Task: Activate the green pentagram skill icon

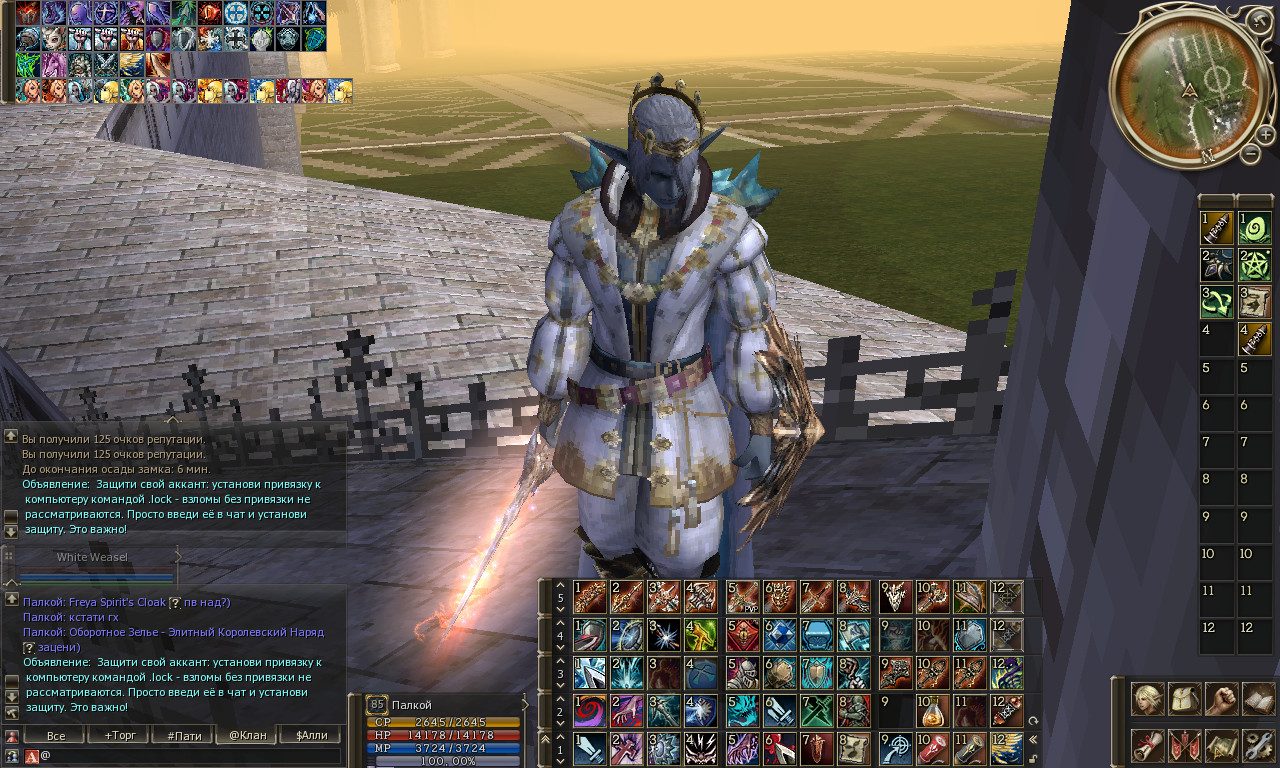Action: (1253, 265)
